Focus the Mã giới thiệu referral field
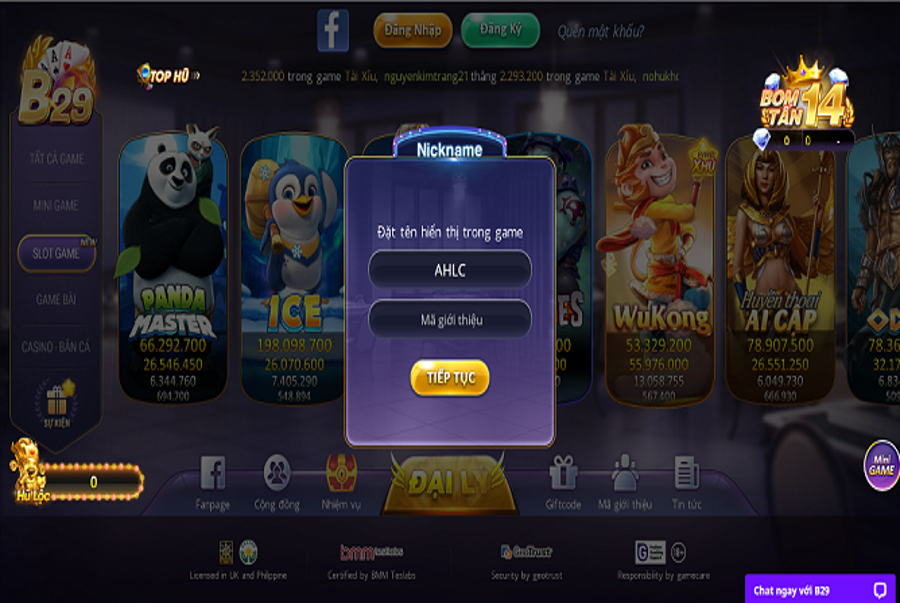 click(x=449, y=320)
